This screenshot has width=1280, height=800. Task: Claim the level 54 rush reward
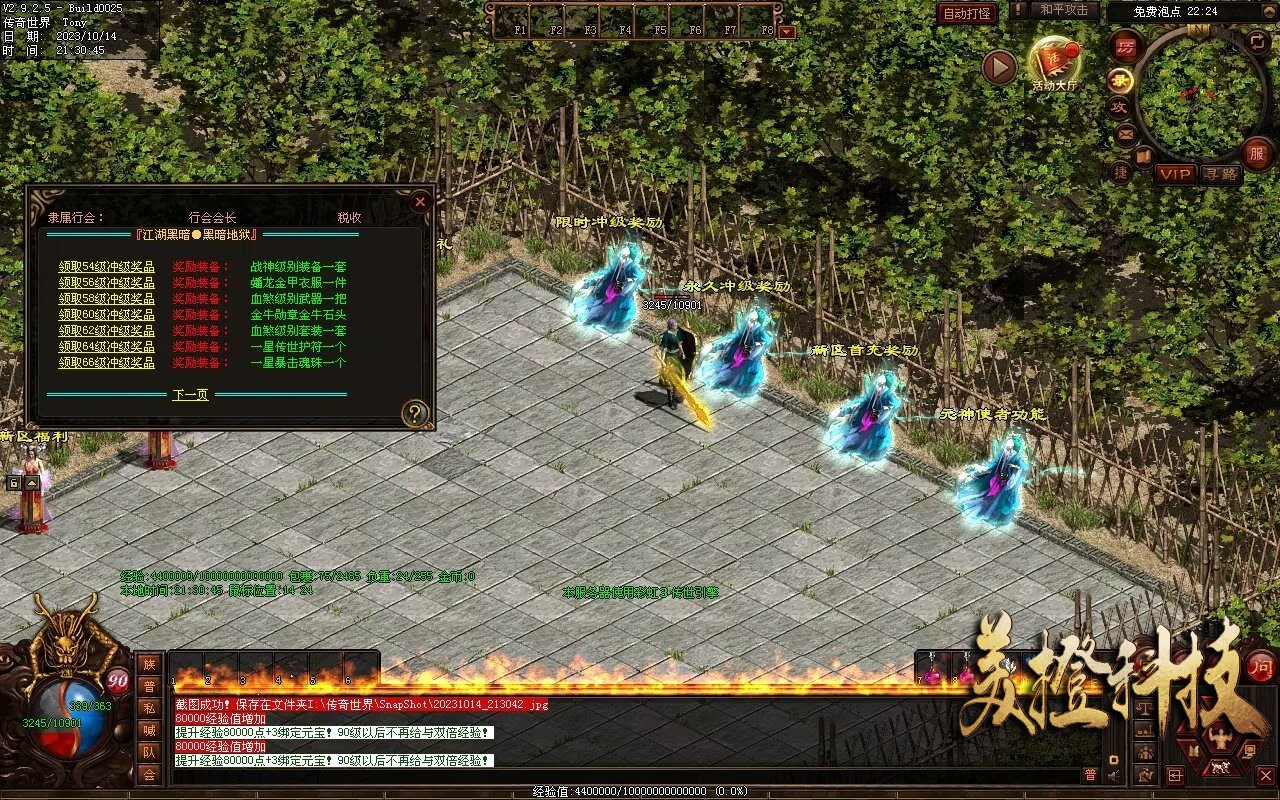click(106, 267)
